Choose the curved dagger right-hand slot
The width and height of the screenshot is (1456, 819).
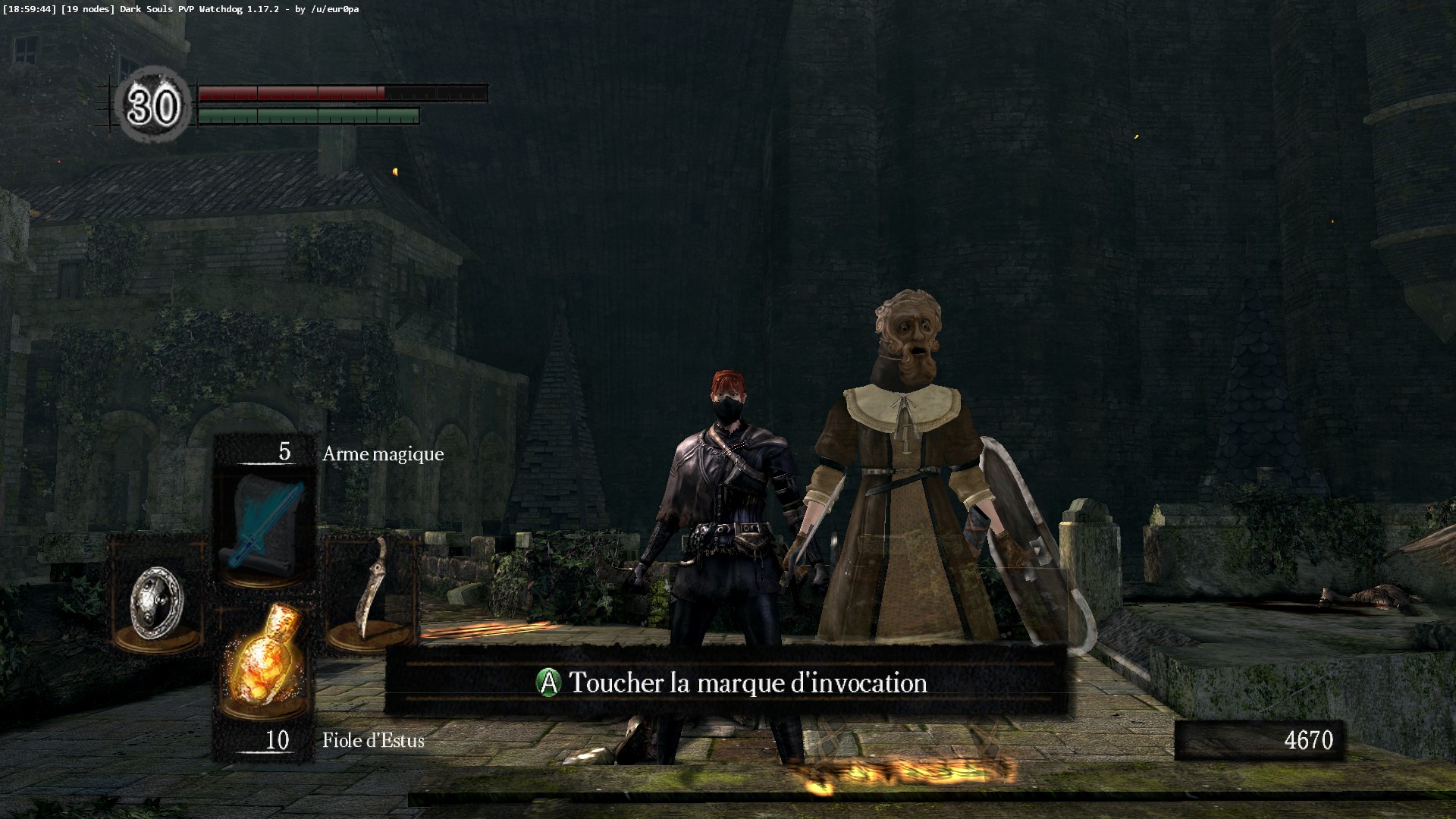point(372,592)
